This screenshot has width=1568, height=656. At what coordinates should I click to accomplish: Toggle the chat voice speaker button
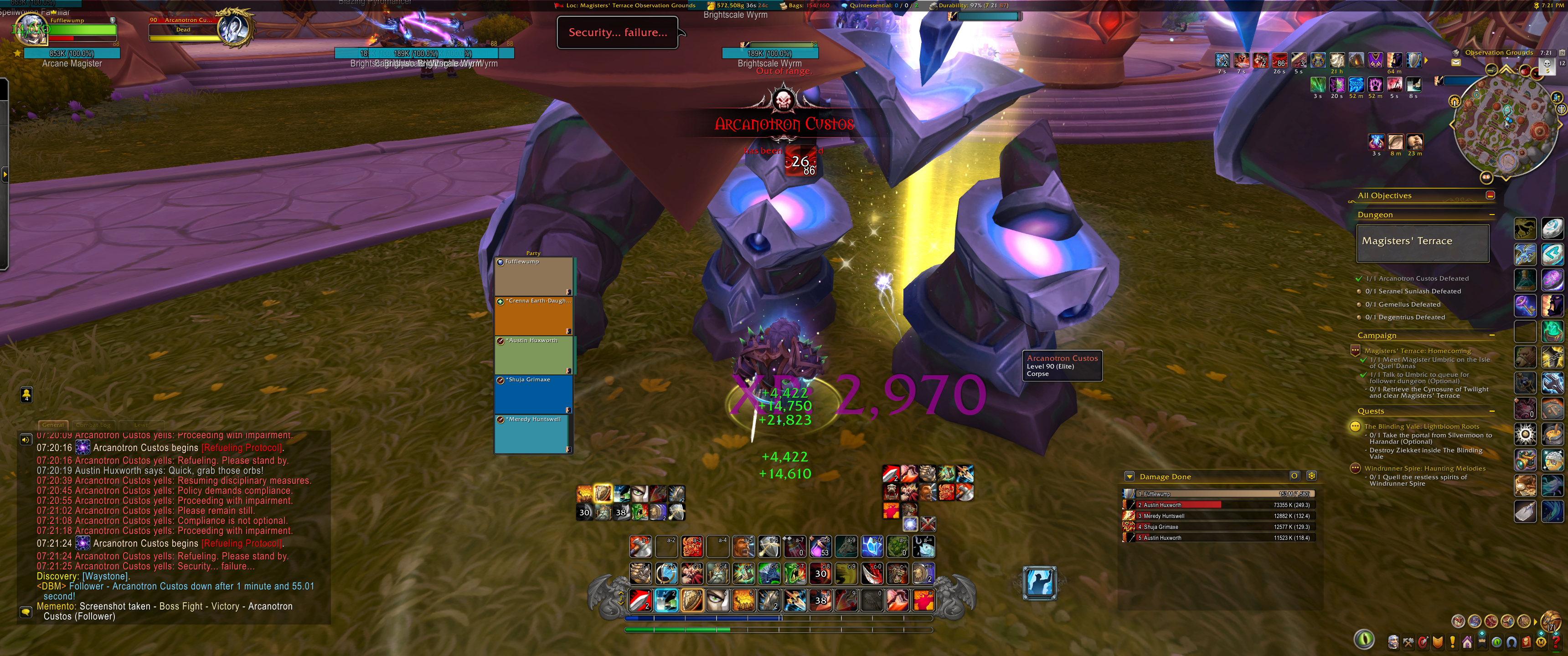[26, 439]
